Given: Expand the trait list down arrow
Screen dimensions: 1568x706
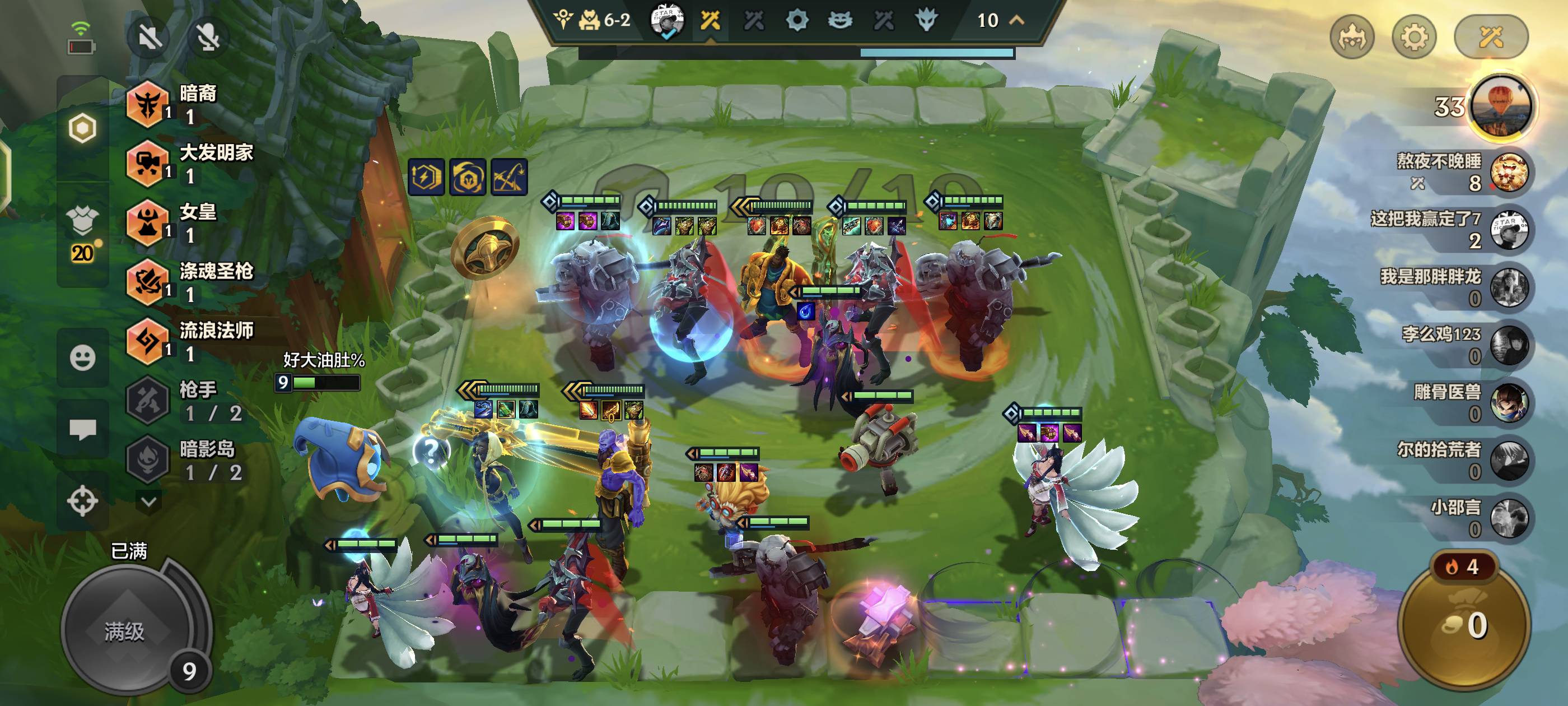Looking at the screenshot, I should click(148, 502).
